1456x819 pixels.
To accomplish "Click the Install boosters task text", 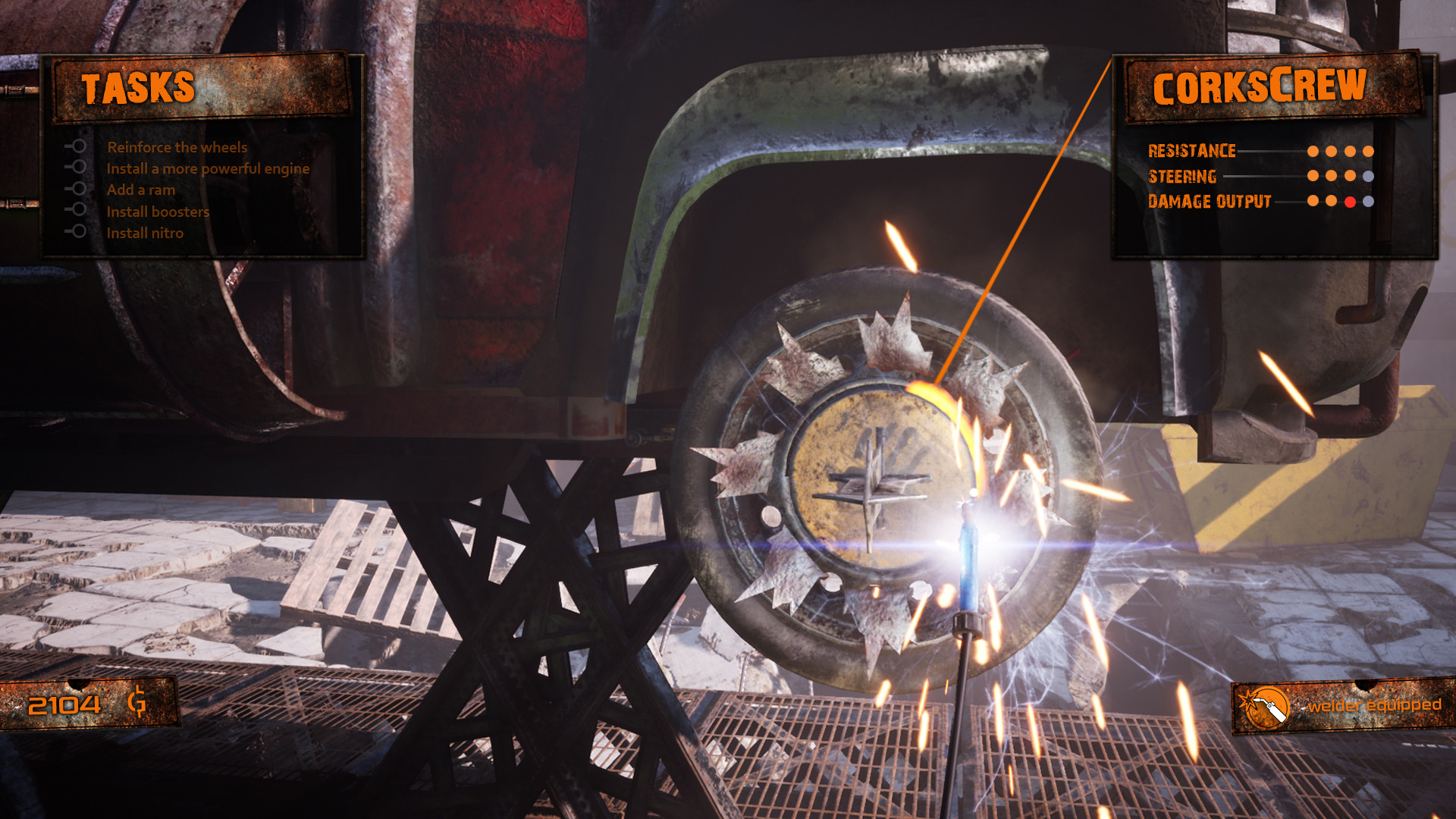I will click(158, 212).
